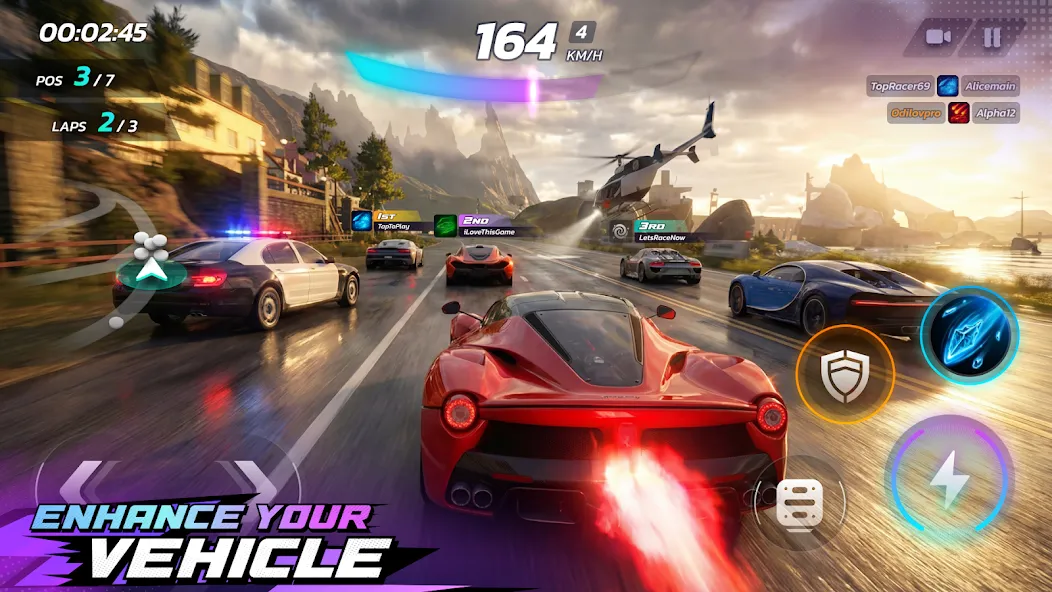Viewport: 1052px width, 592px height.
Task: Fire the blue crystal ability
Action: 968,335
